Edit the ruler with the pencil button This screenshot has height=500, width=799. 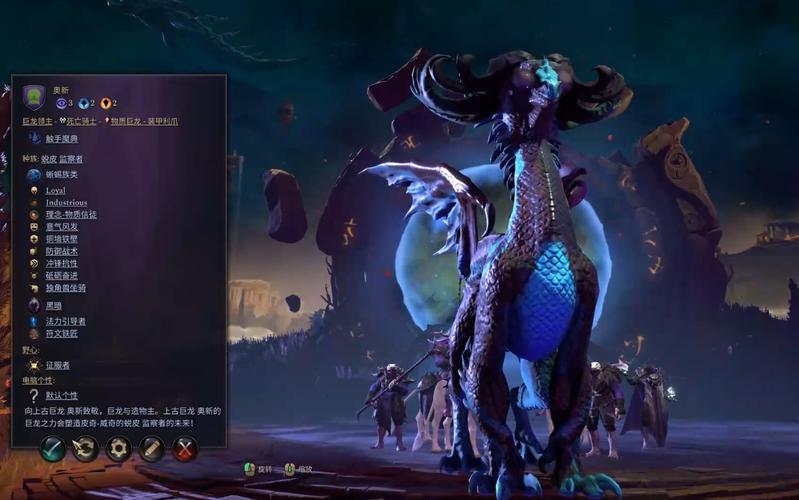[x=152, y=449]
